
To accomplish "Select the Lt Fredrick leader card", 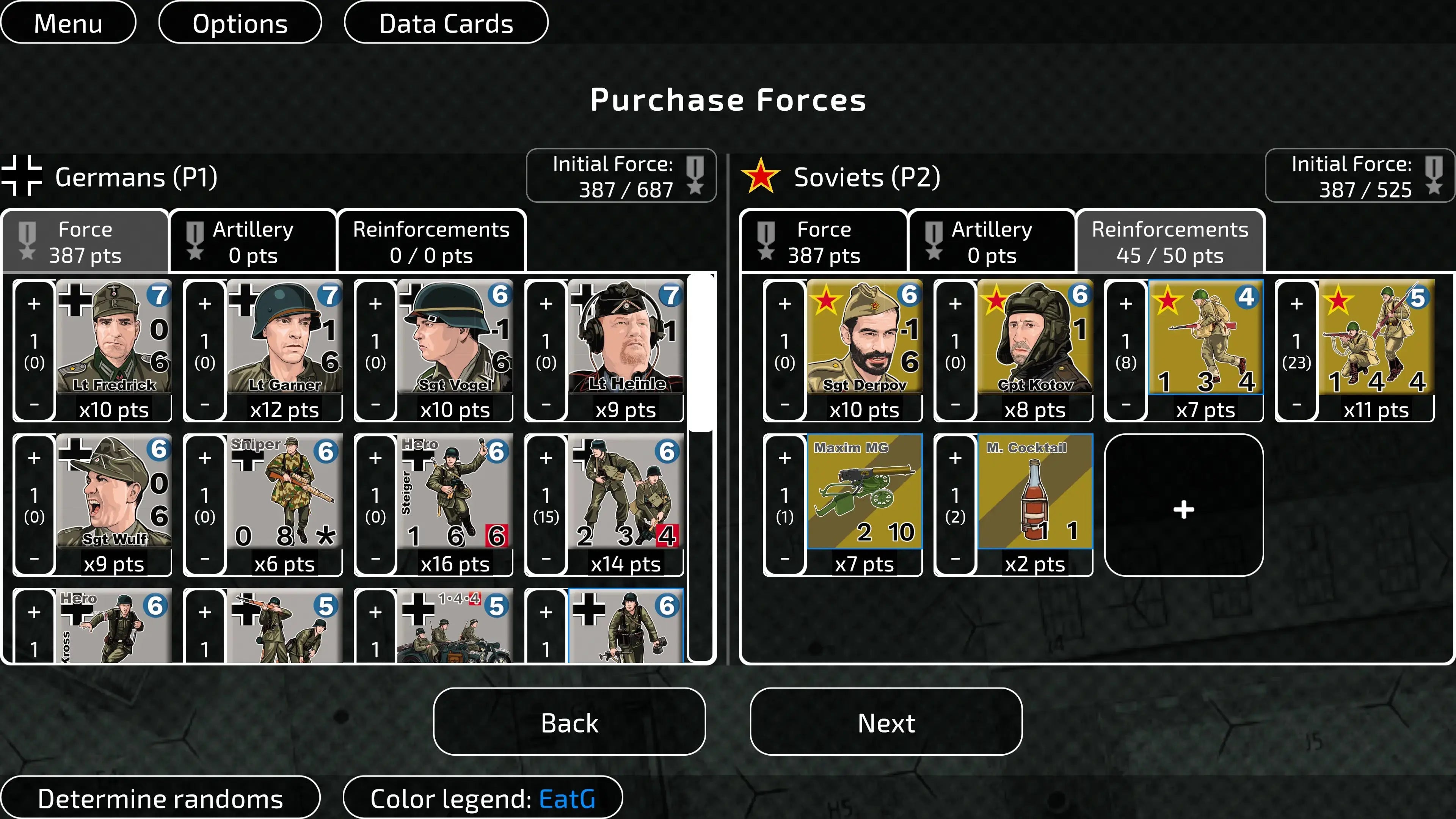I will (114, 337).
